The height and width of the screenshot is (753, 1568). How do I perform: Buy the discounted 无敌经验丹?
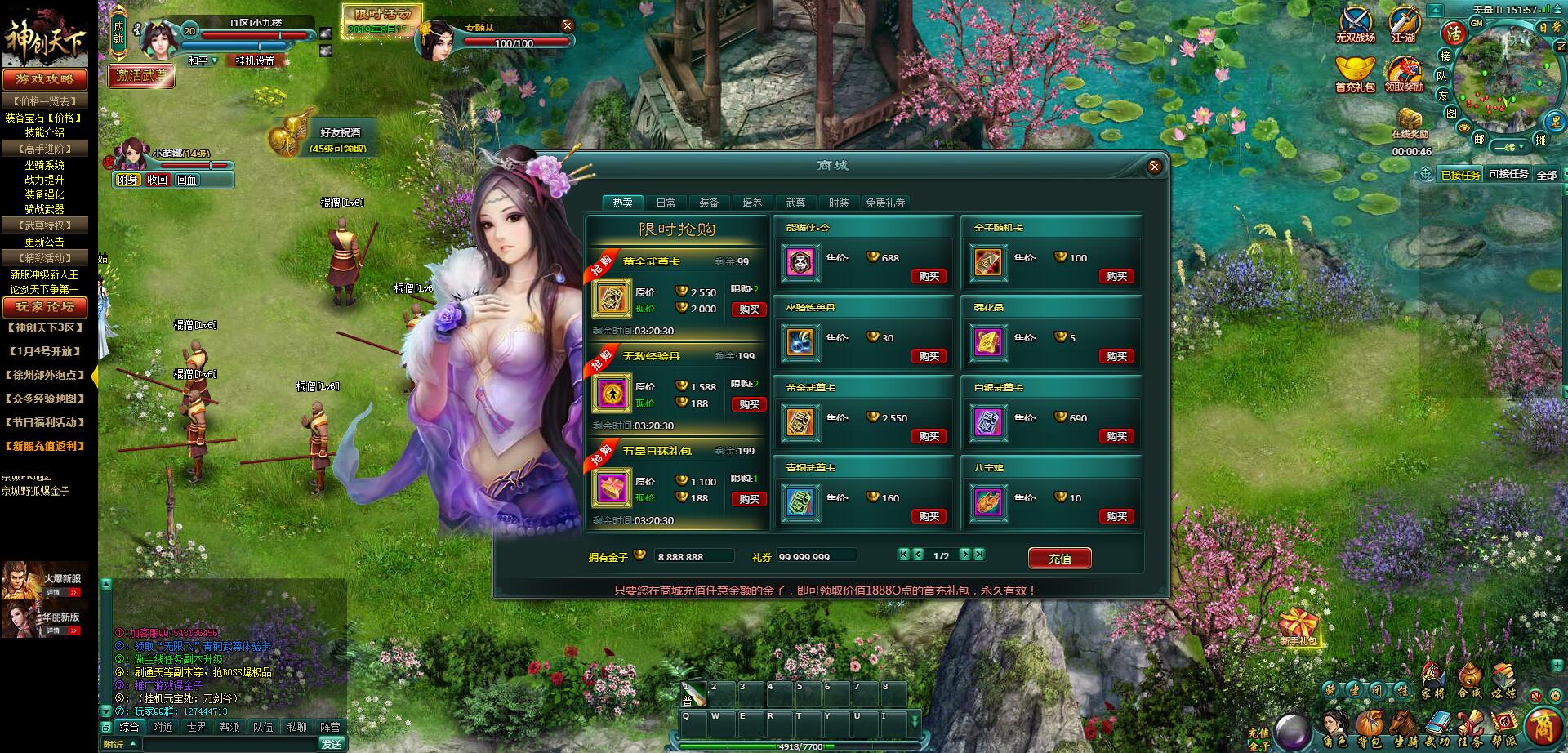749,404
